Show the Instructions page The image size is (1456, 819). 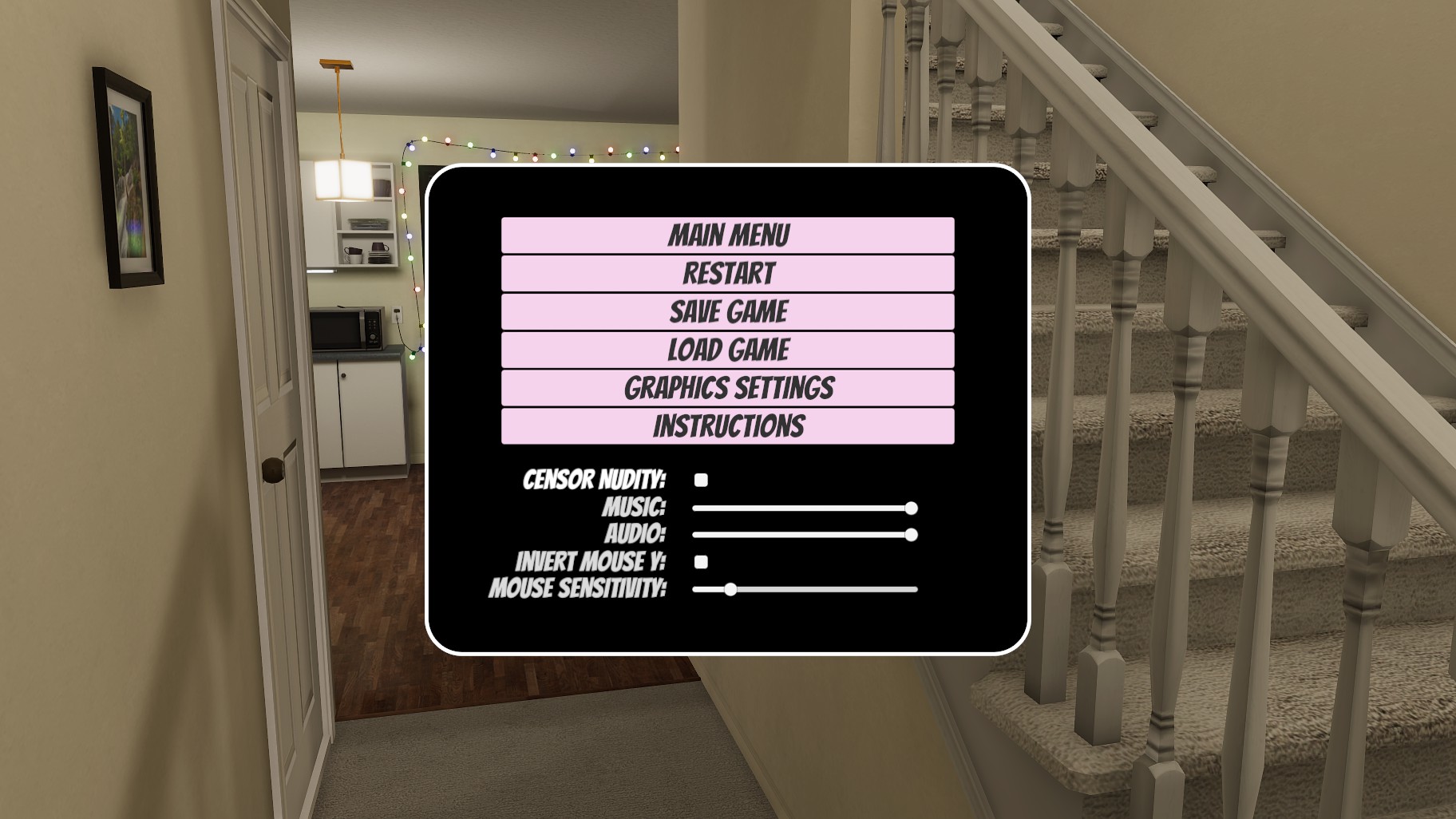[x=727, y=426]
